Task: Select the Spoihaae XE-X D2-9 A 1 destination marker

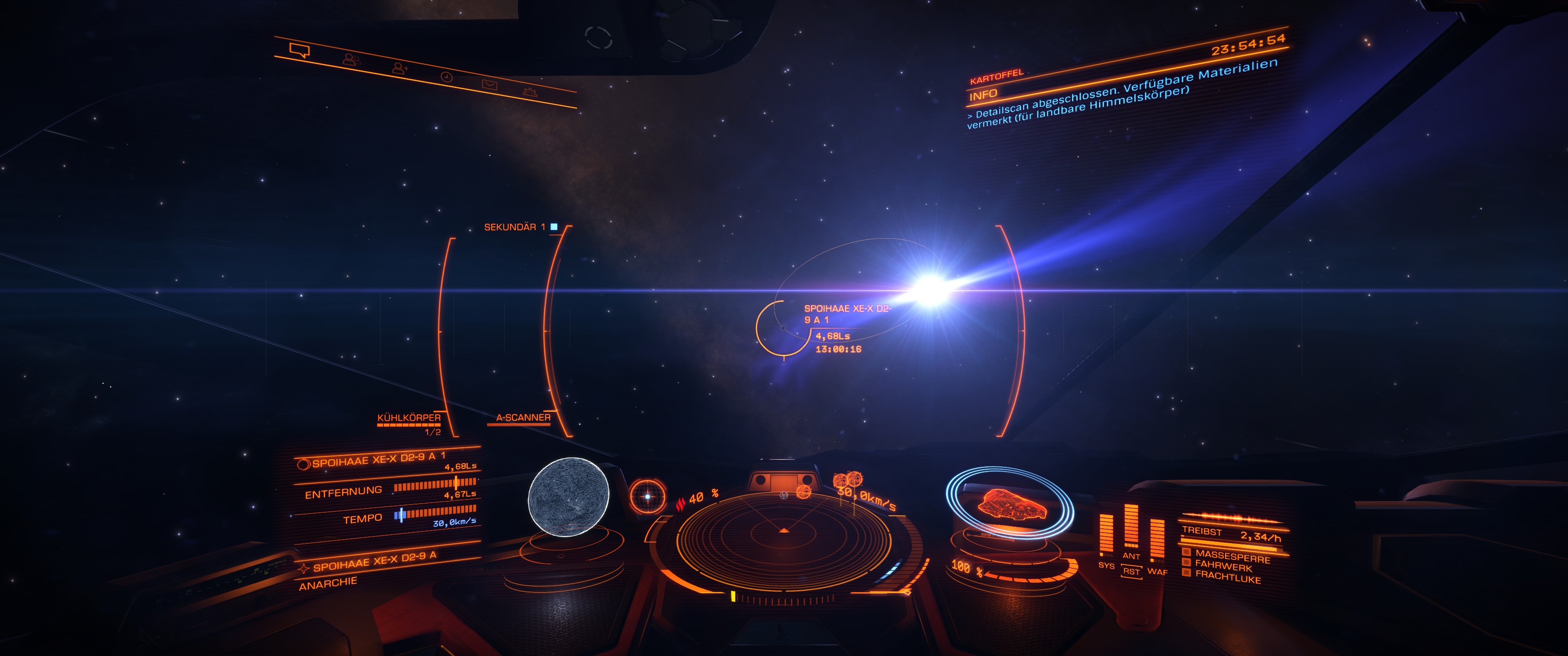Action: [783, 328]
